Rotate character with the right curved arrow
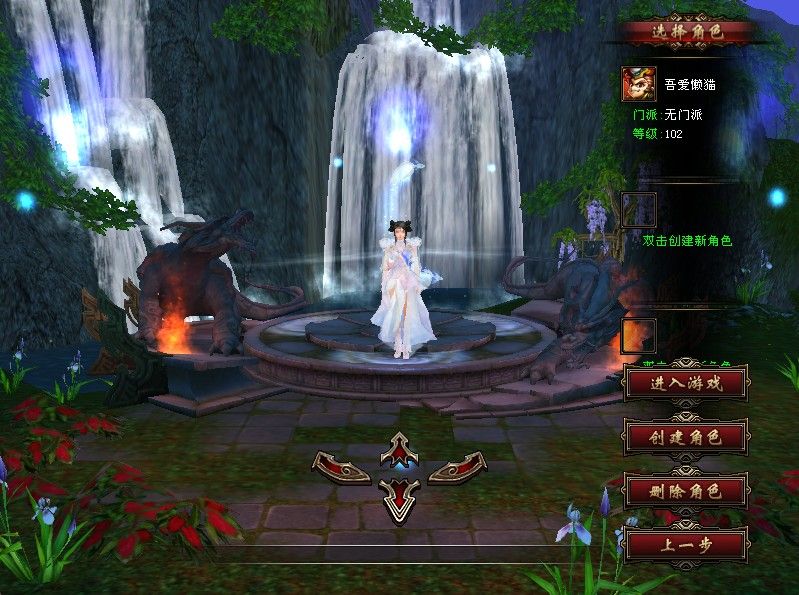 457,466
